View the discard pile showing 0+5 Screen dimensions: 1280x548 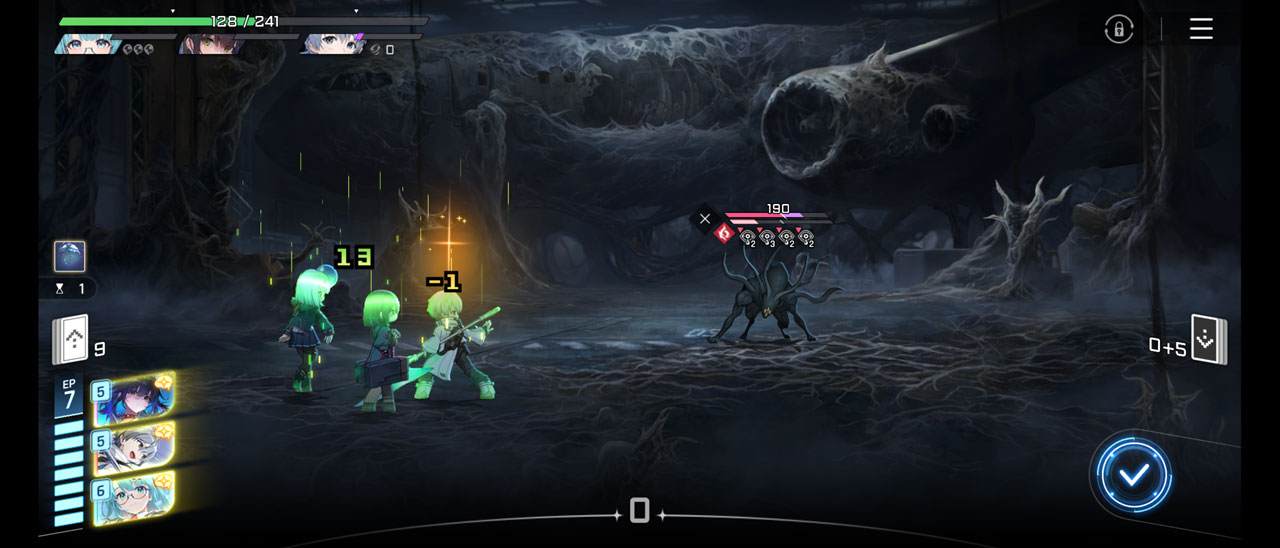1208,341
